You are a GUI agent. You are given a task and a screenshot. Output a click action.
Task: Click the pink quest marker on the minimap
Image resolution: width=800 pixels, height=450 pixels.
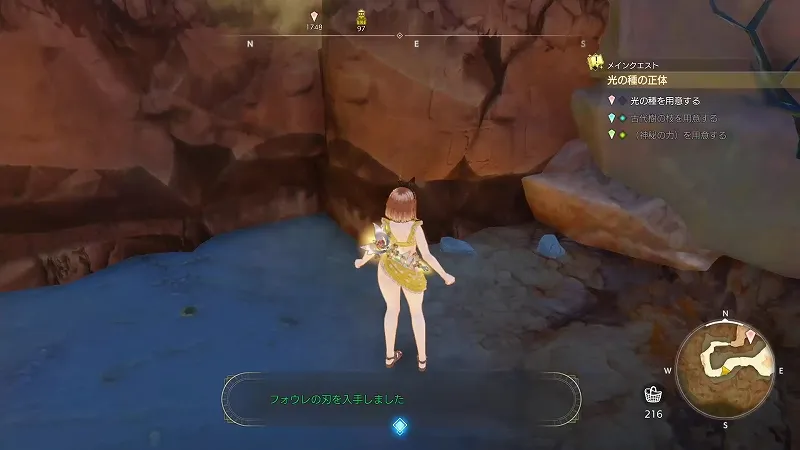(x=750, y=336)
